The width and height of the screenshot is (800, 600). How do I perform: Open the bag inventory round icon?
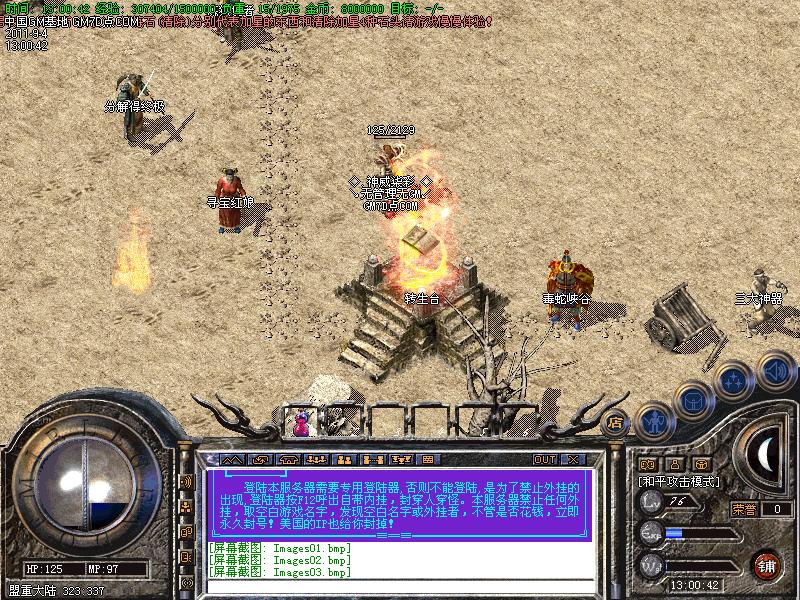[x=692, y=401]
